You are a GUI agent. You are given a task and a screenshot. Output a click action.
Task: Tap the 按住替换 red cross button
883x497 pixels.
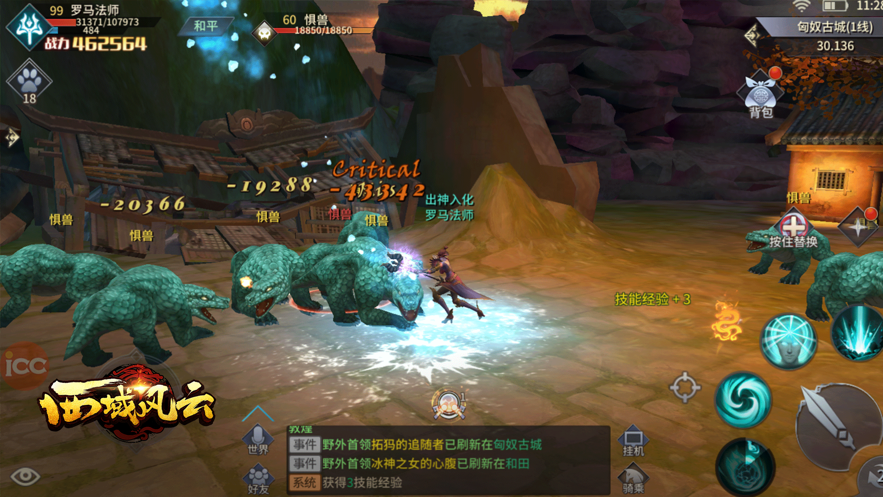[x=793, y=226]
